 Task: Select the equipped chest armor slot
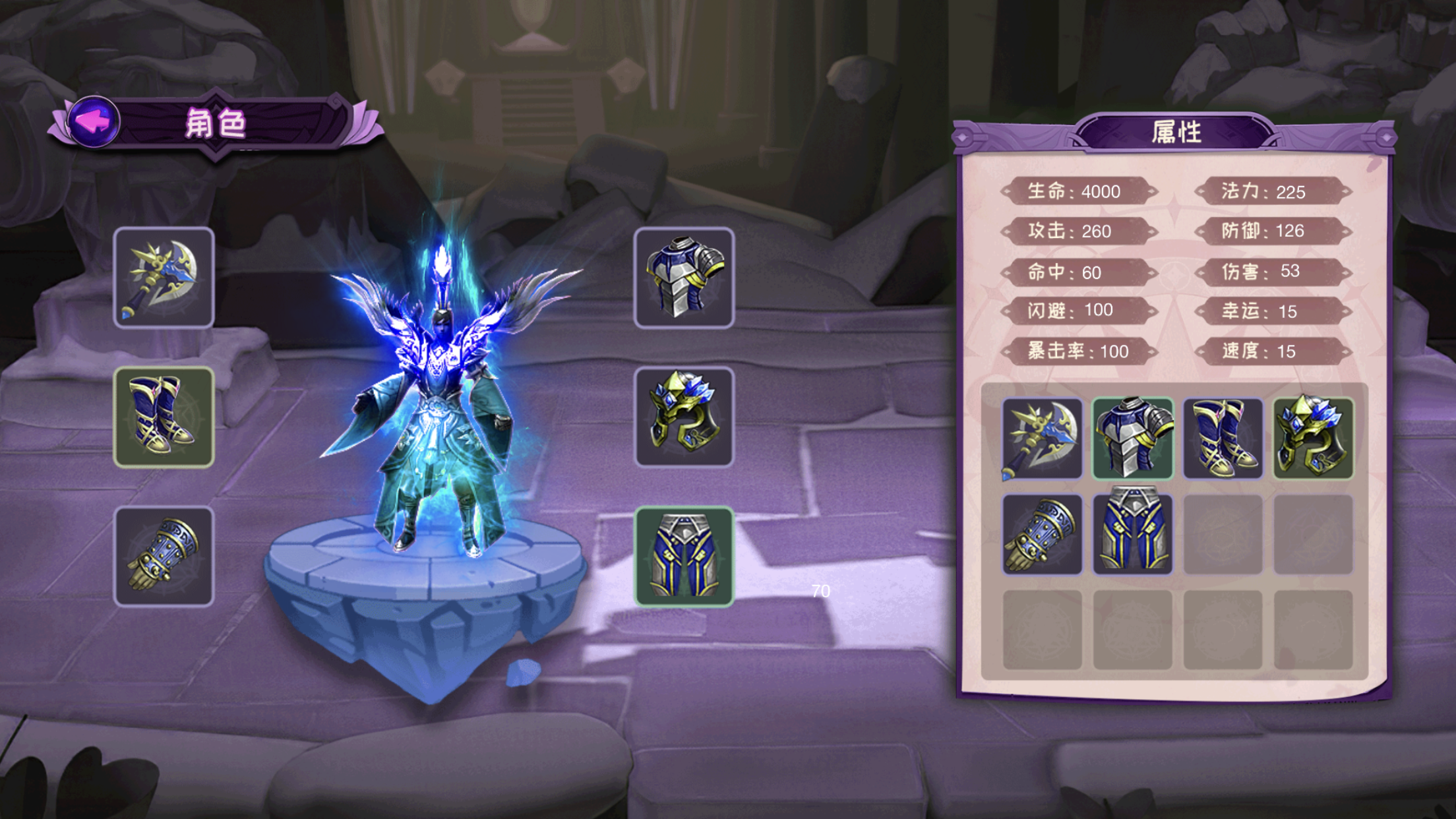[x=684, y=278]
